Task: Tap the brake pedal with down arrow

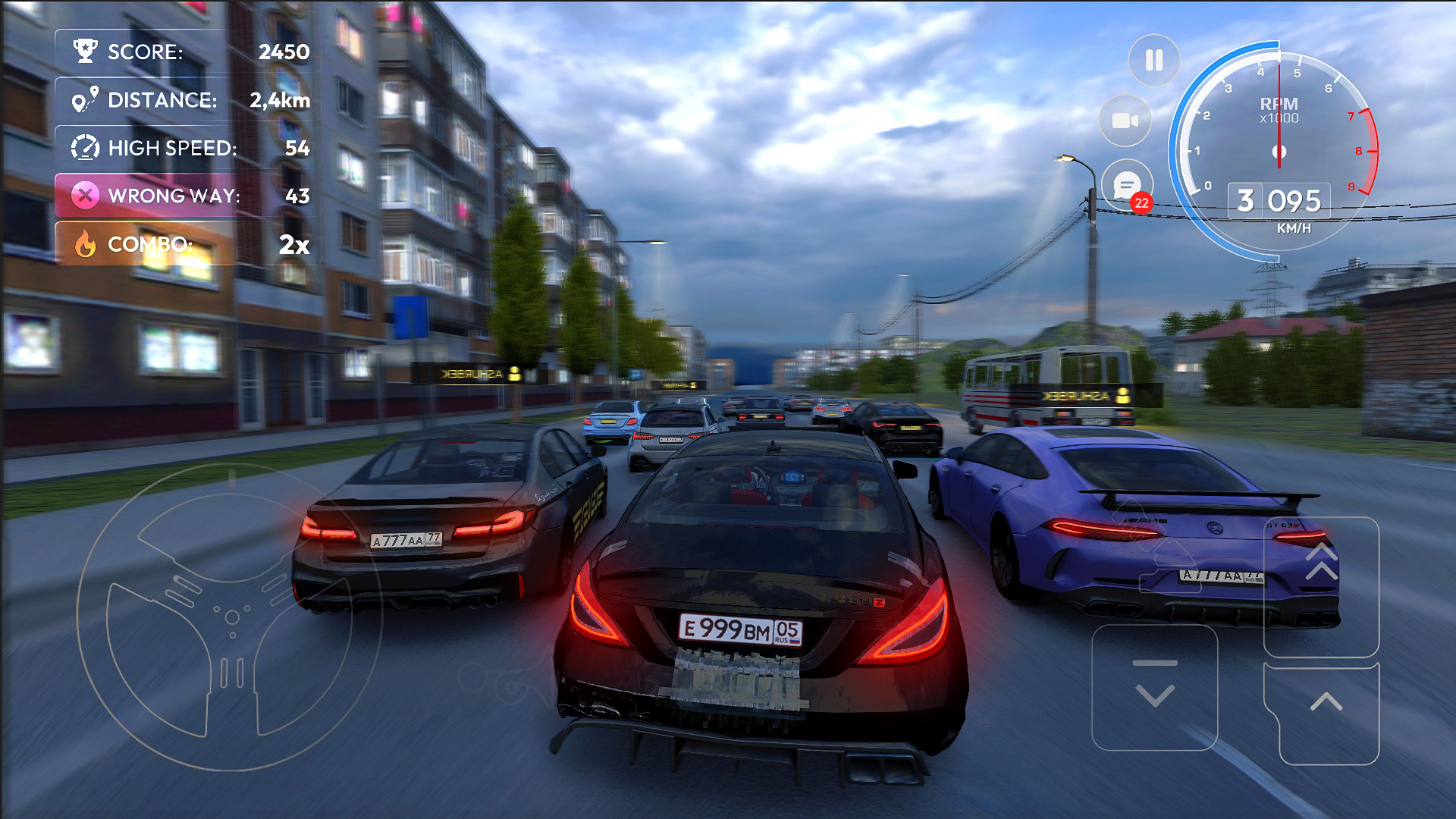Action: (1154, 687)
